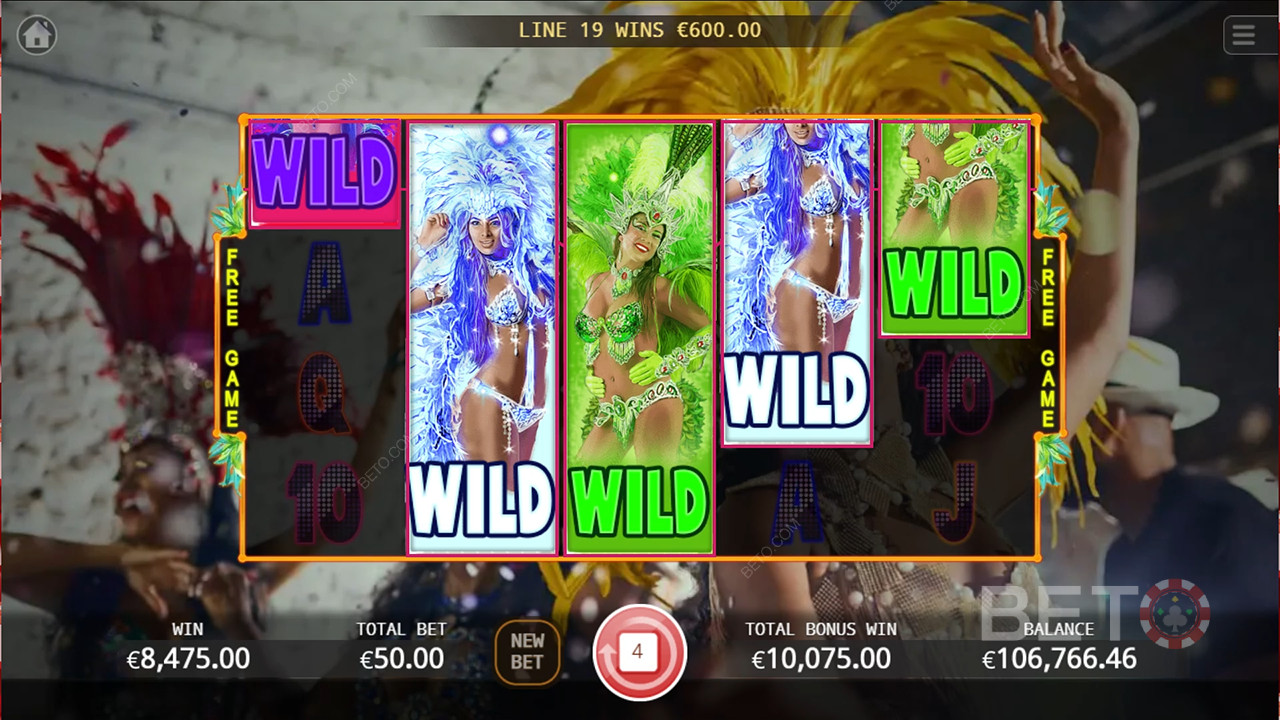
Task: Click the LINE 19 WINS message bar
Action: tap(640, 30)
